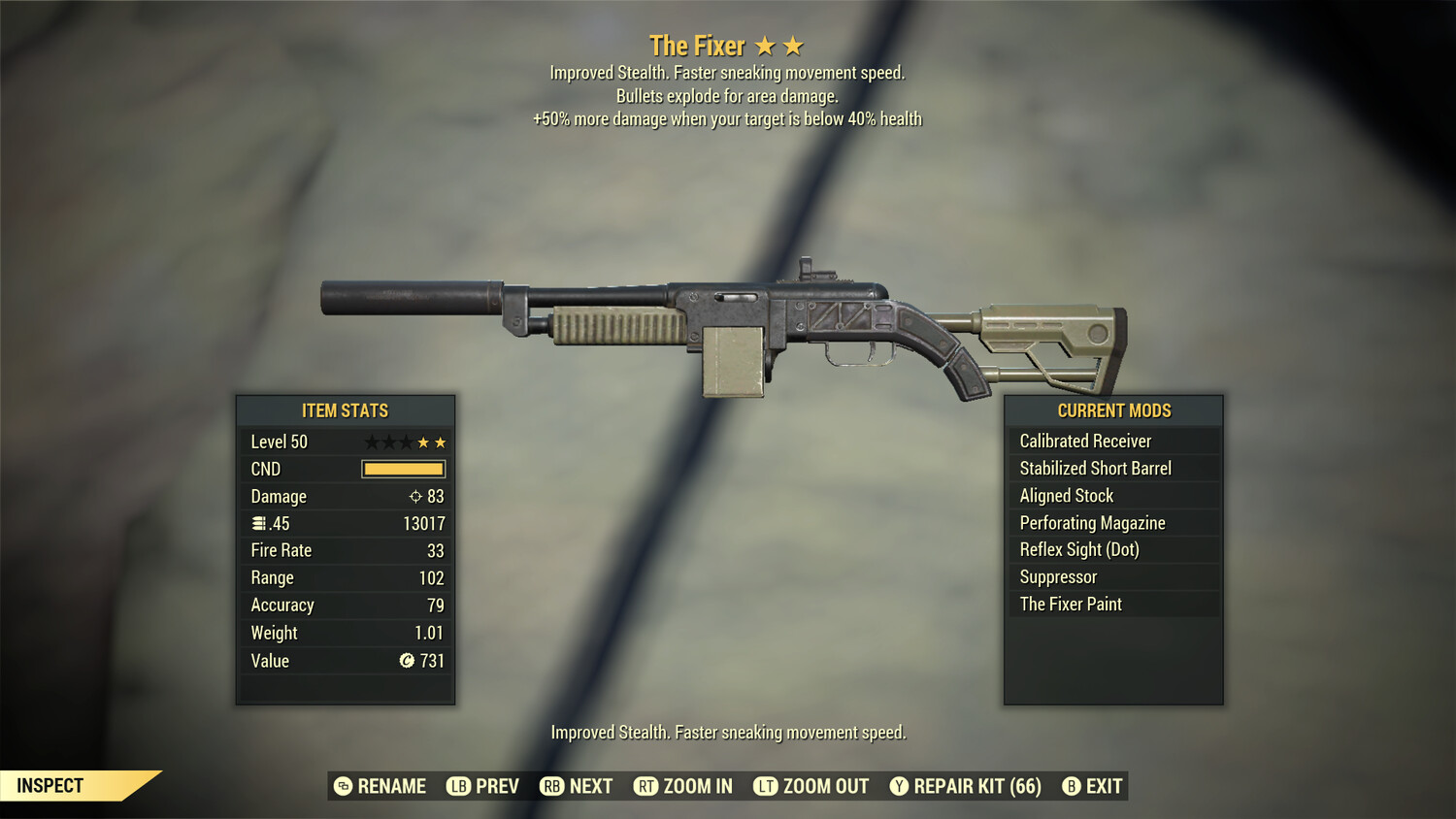The height and width of the screenshot is (819, 1456).
Task: Select the INSPECT tab label
Action: [50, 785]
